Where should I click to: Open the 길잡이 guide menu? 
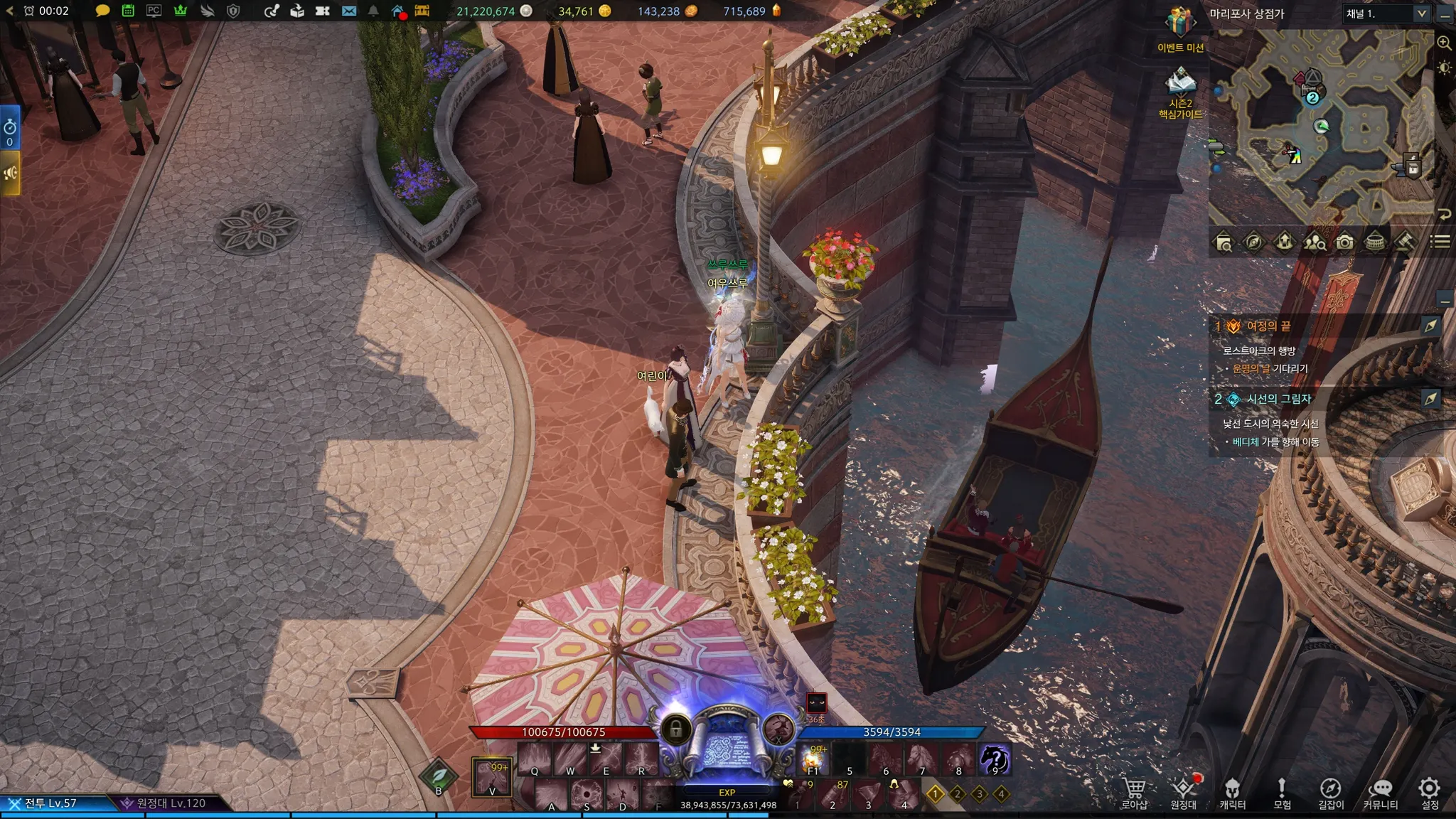(x=1331, y=791)
